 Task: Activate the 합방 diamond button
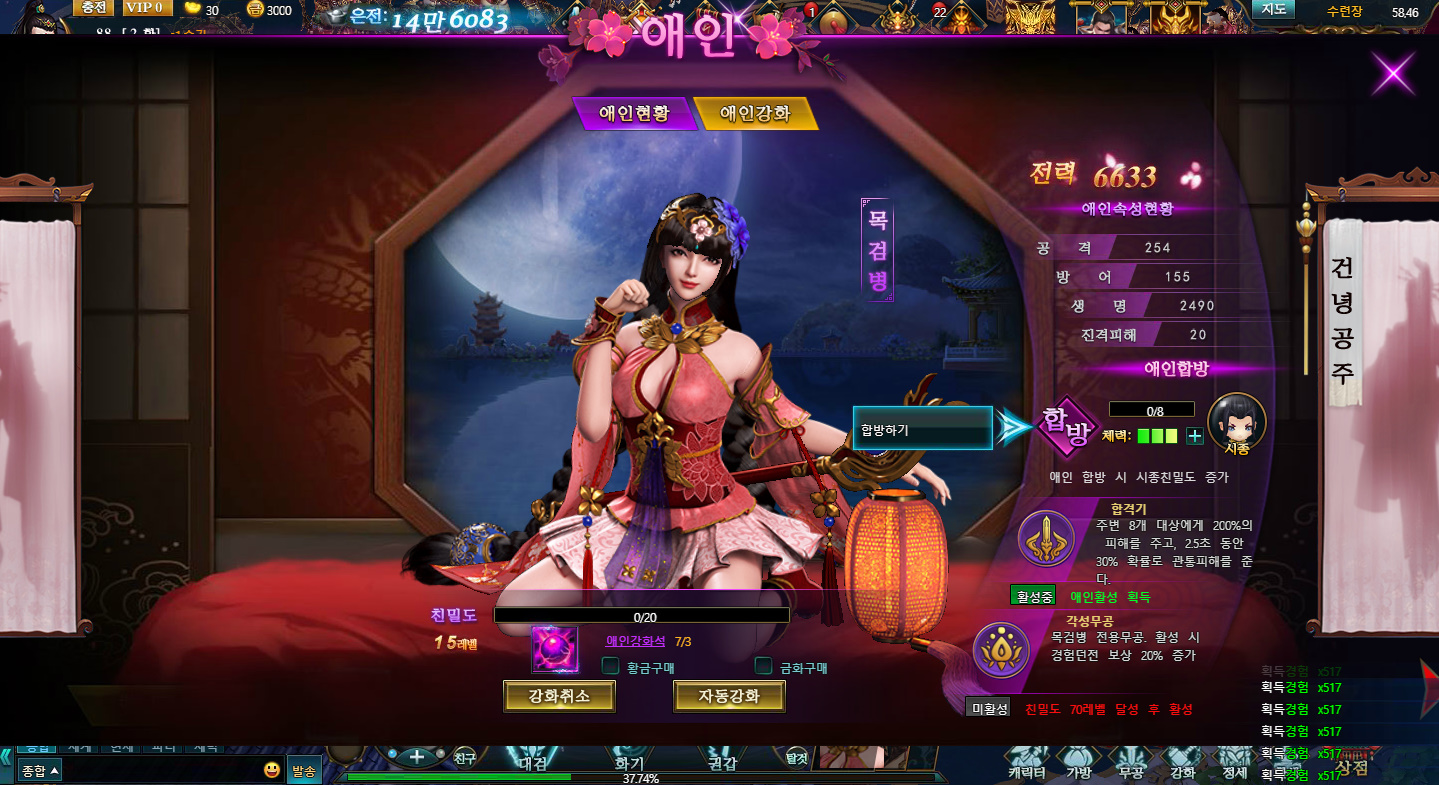(1065, 427)
